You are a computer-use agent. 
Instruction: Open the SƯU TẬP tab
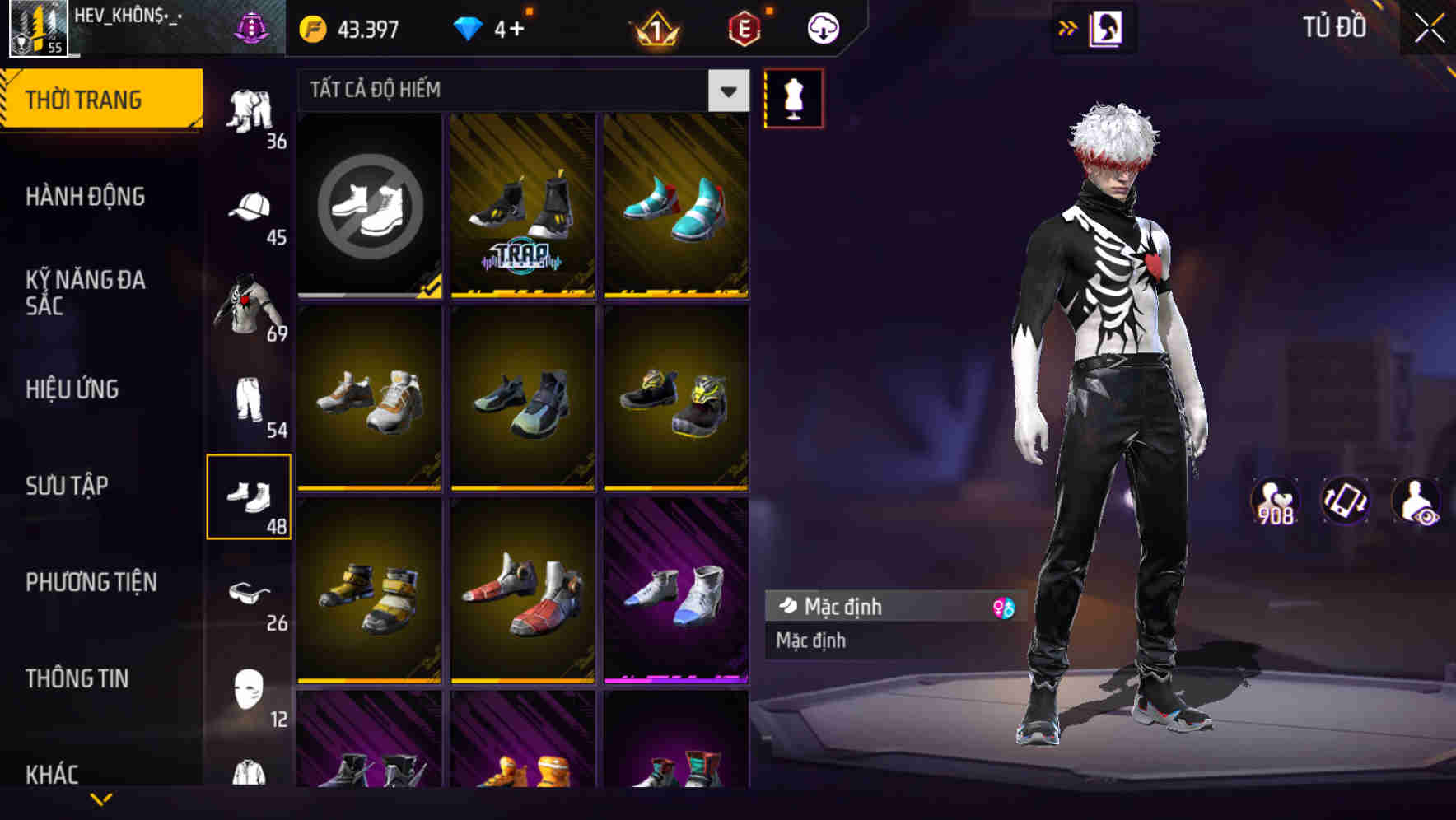pos(66,486)
